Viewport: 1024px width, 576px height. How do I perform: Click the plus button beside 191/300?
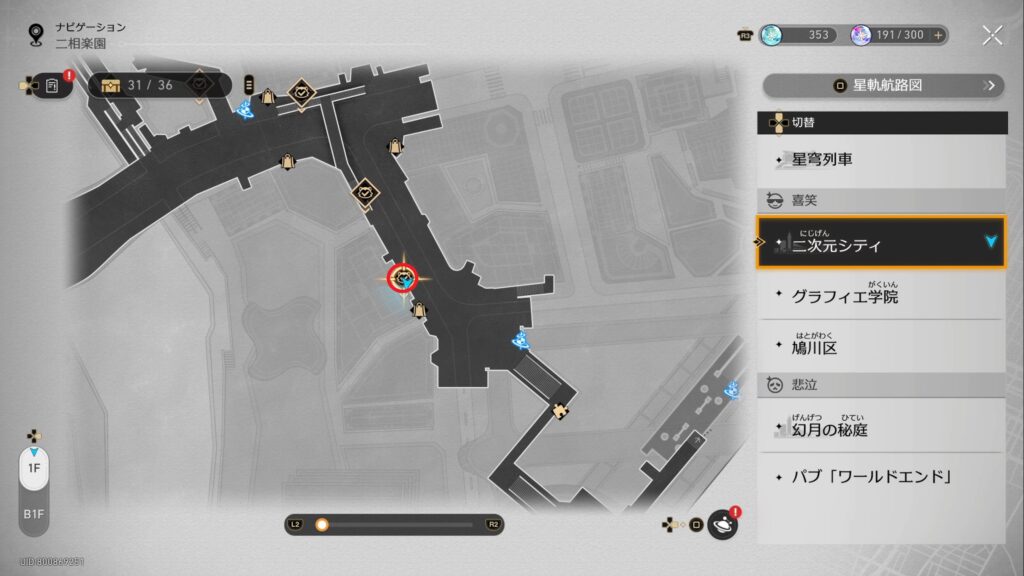(938, 35)
